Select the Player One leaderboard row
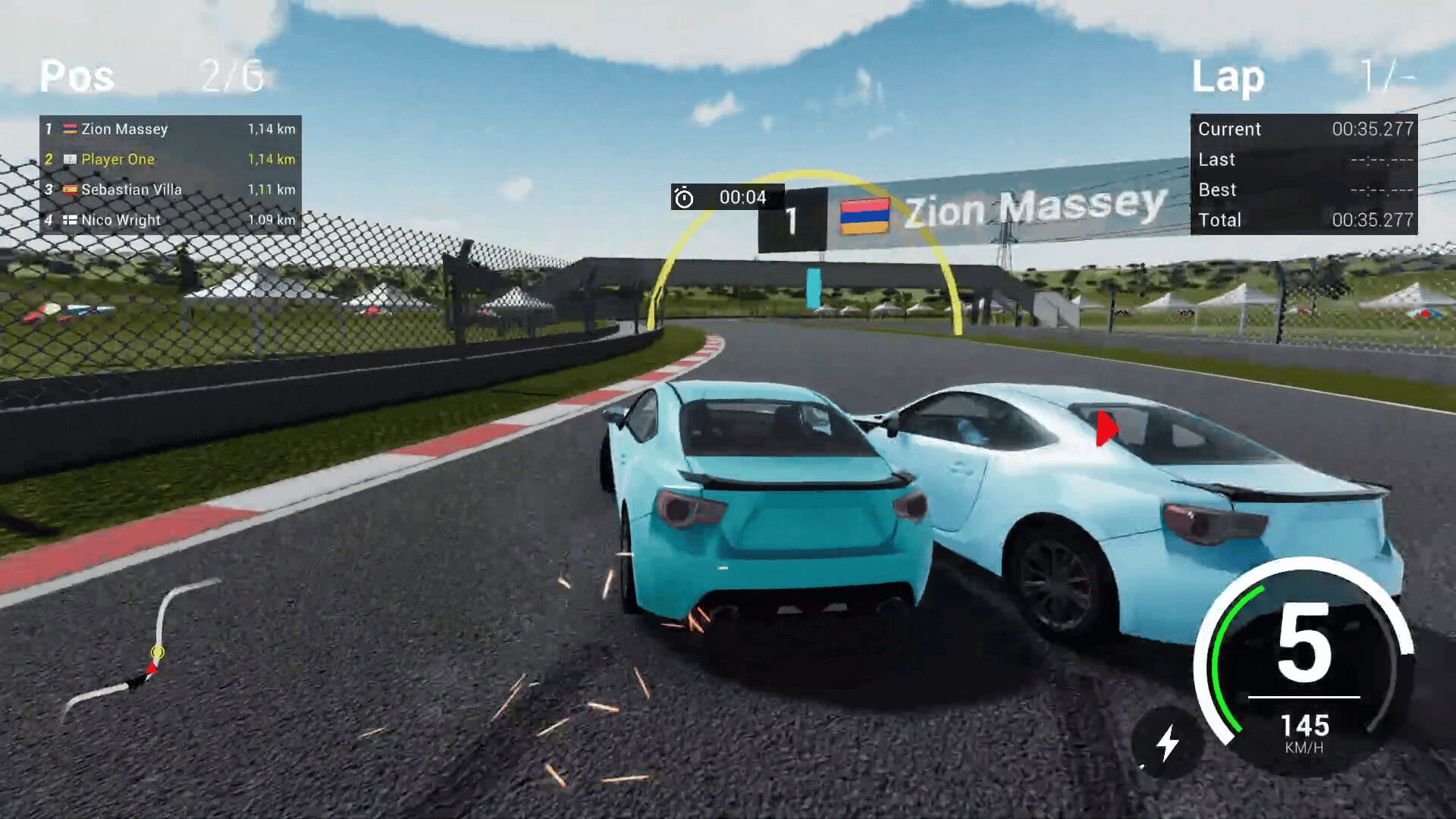The image size is (1456, 819). tap(170, 159)
